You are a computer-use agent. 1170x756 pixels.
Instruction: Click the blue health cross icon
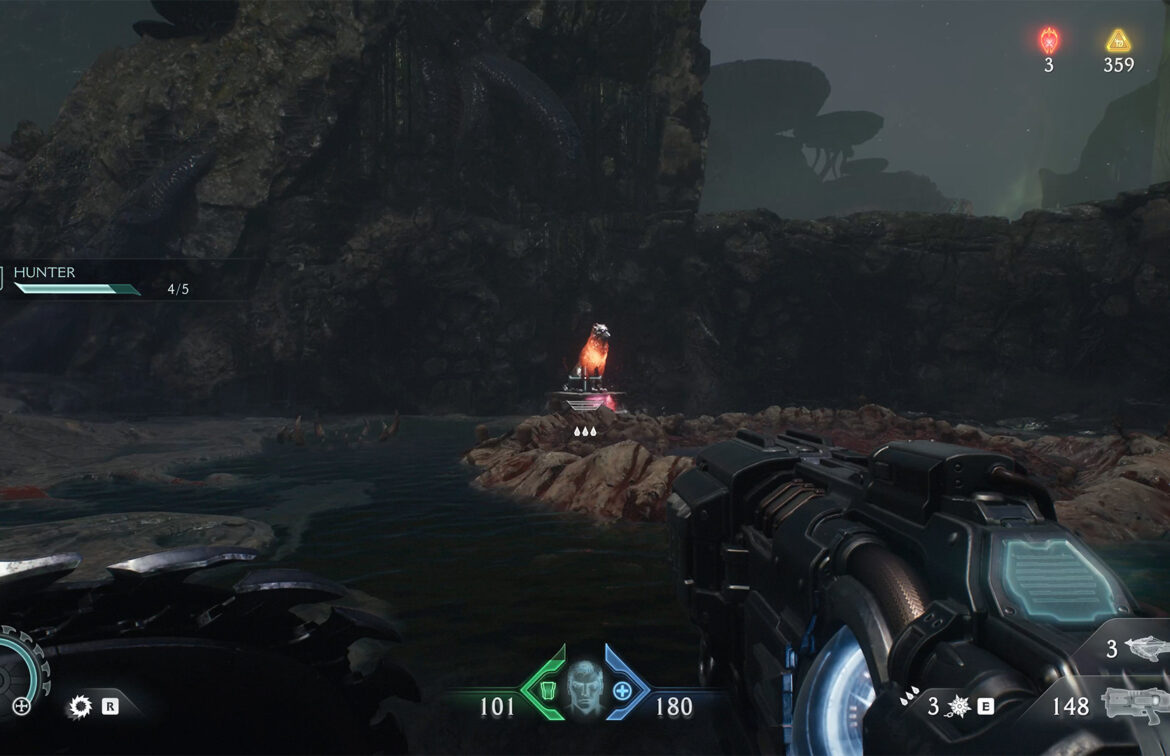click(x=621, y=690)
